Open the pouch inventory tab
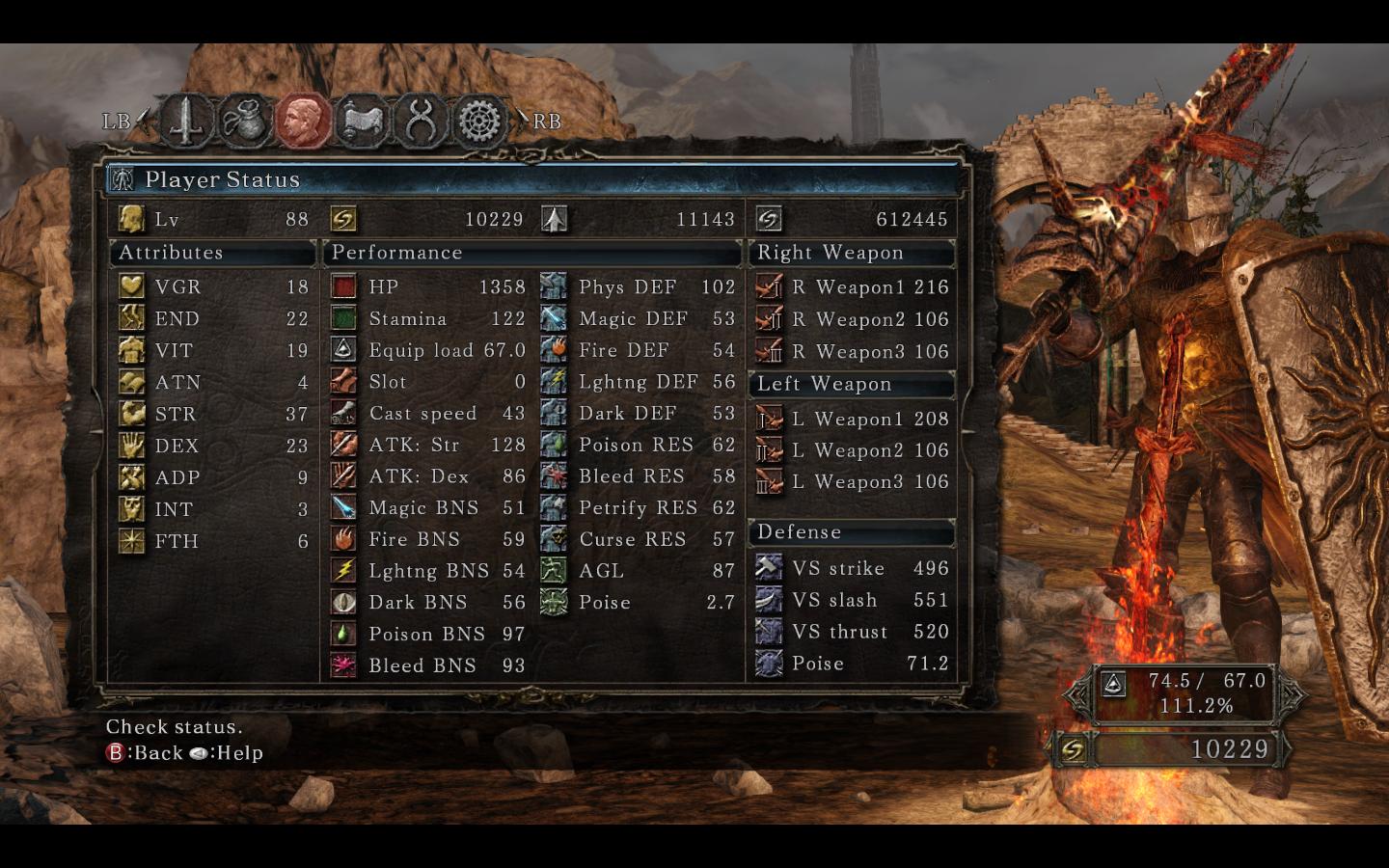The image size is (1389, 868). [x=243, y=121]
